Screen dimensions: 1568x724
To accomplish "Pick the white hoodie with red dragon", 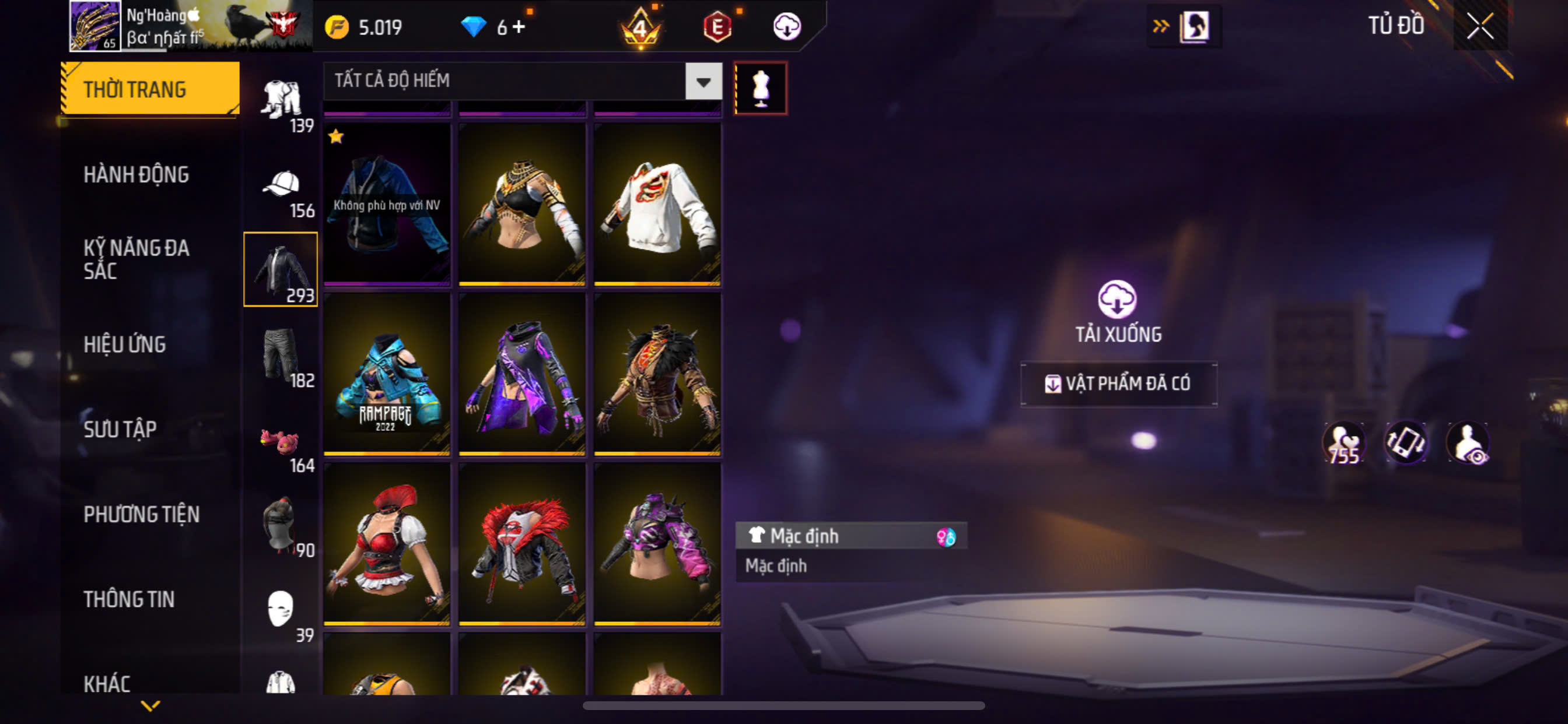I will [x=657, y=205].
